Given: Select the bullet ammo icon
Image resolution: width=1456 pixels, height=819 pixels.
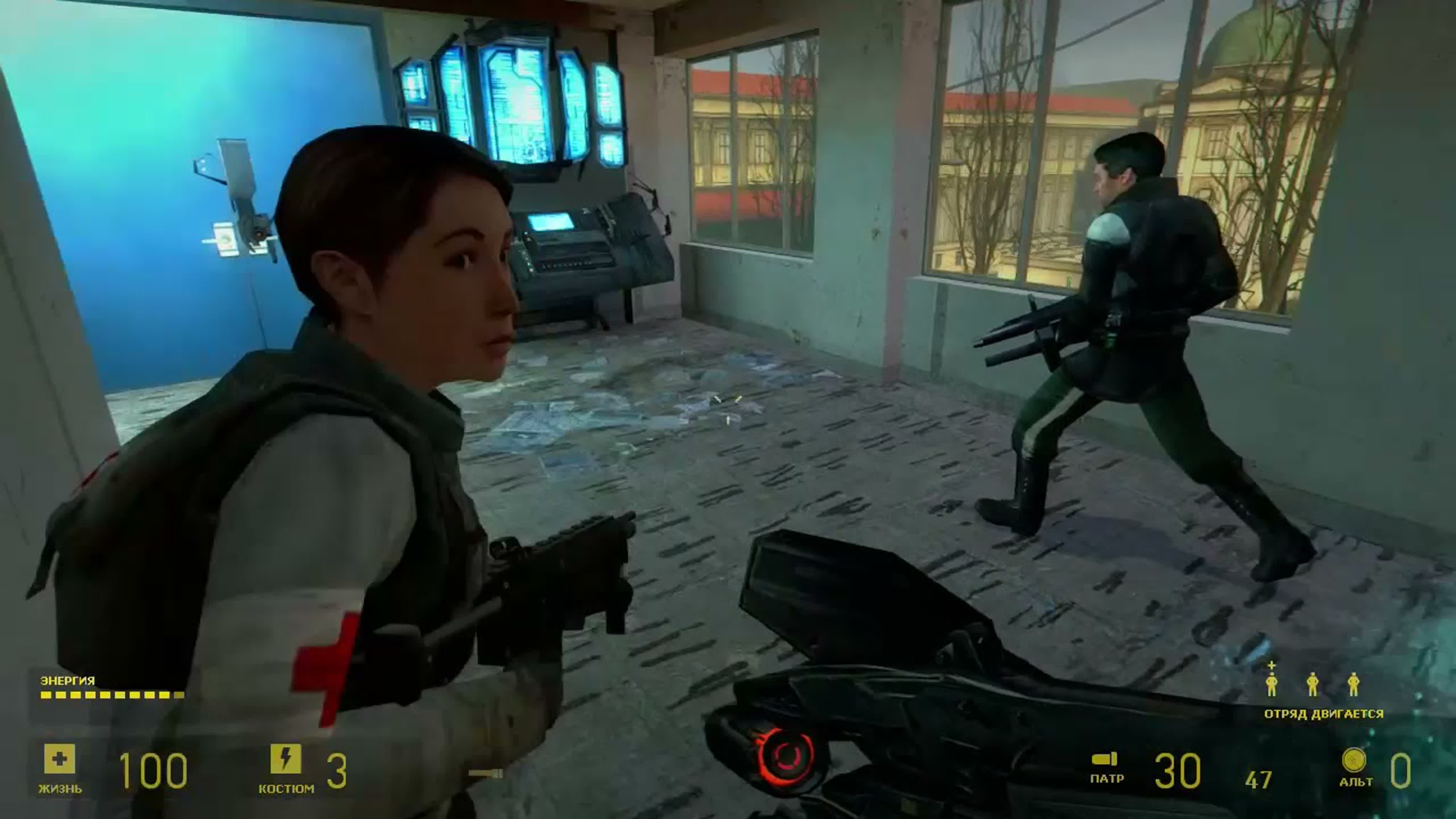Looking at the screenshot, I should click(x=1105, y=759).
